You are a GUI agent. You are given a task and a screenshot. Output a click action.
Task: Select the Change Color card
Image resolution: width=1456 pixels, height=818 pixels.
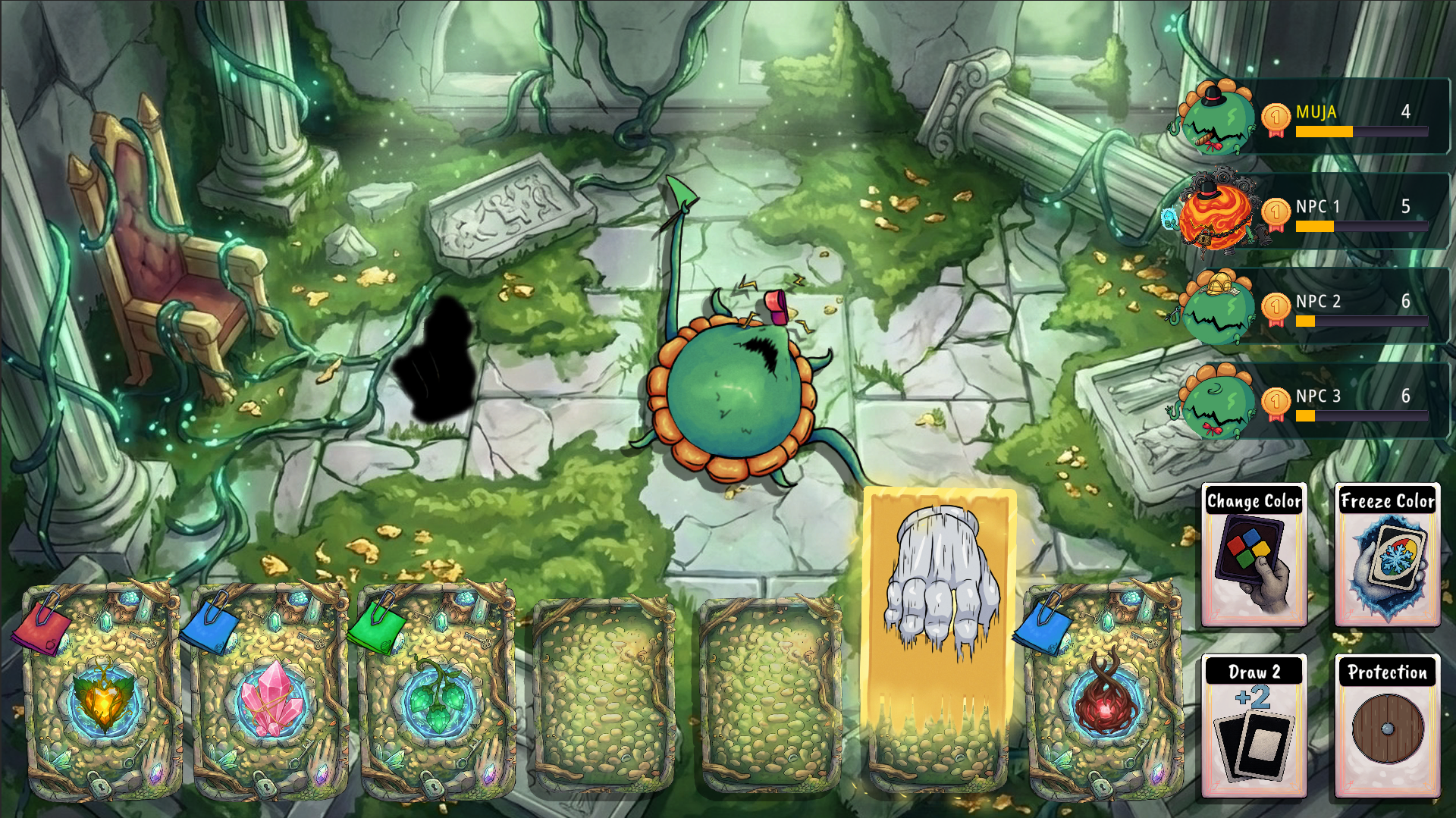point(1255,557)
